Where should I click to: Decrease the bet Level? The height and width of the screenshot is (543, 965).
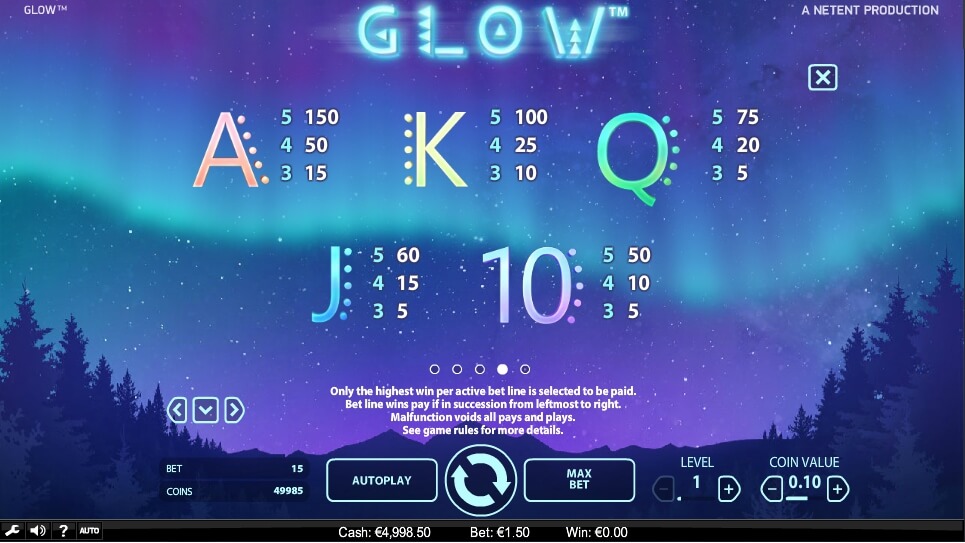665,489
